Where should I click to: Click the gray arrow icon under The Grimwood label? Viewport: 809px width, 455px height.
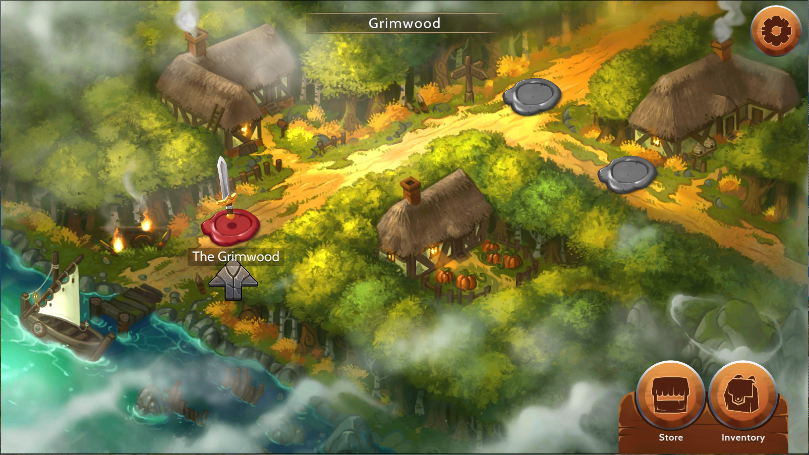[x=233, y=282]
